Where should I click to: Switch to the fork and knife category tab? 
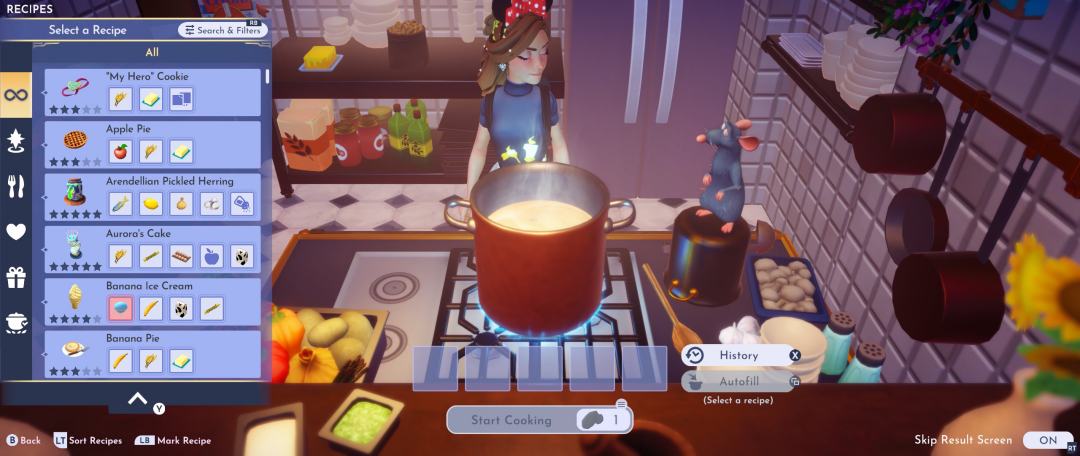pos(16,186)
